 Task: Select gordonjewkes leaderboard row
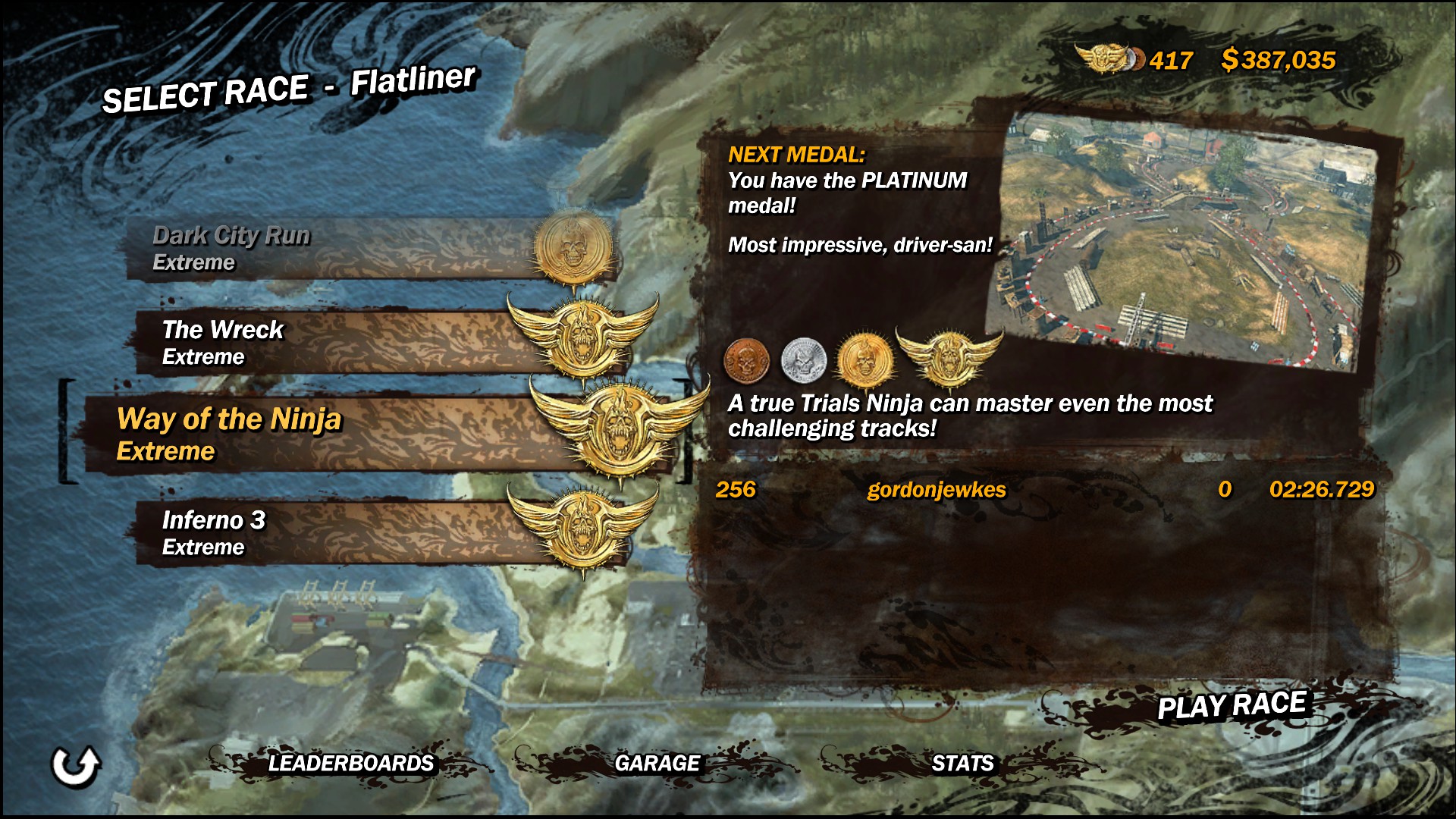coord(1043,490)
